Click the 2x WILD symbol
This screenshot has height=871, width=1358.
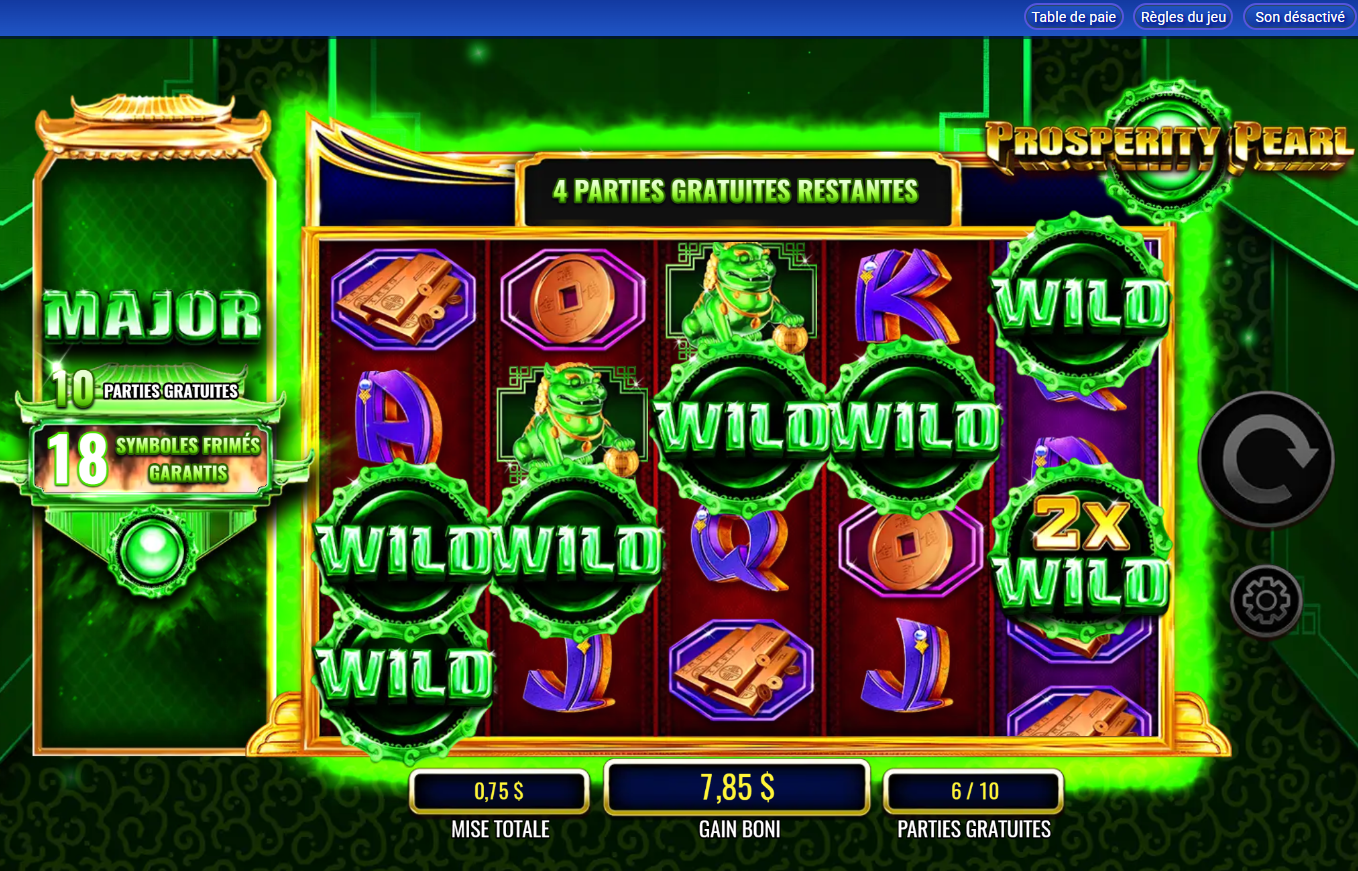tap(1078, 545)
